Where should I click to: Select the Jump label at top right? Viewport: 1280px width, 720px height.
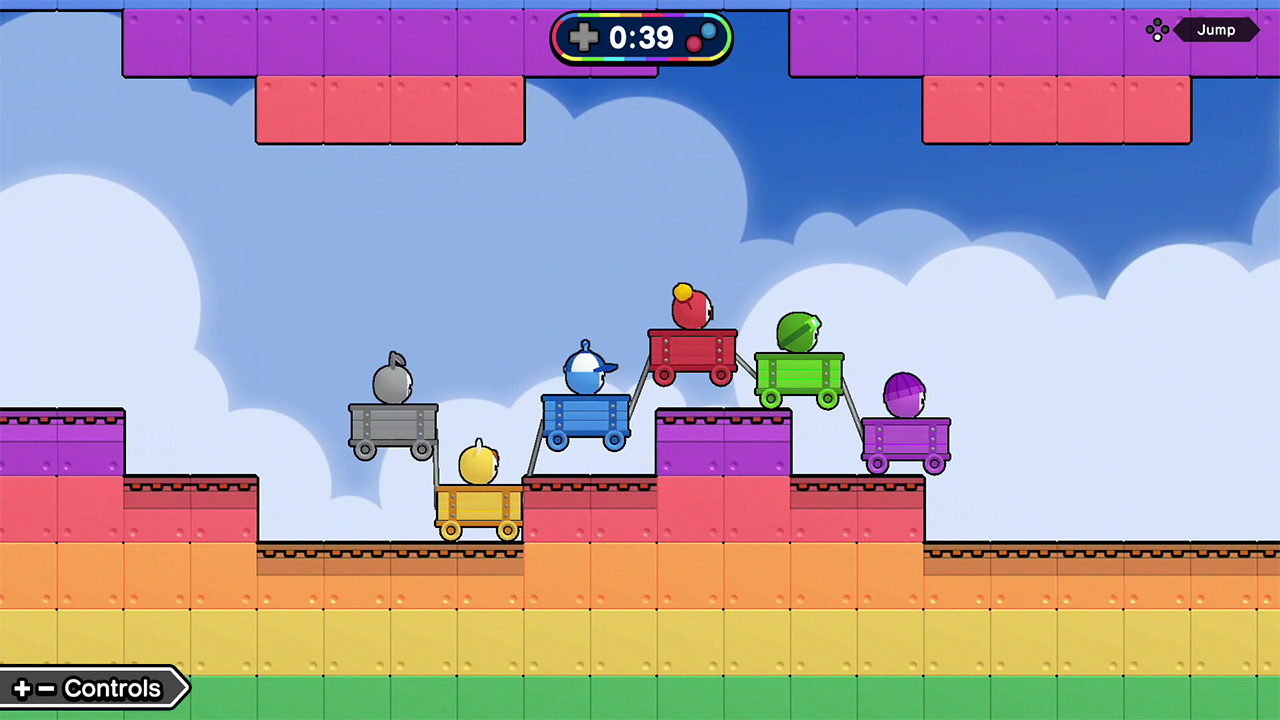click(1216, 30)
